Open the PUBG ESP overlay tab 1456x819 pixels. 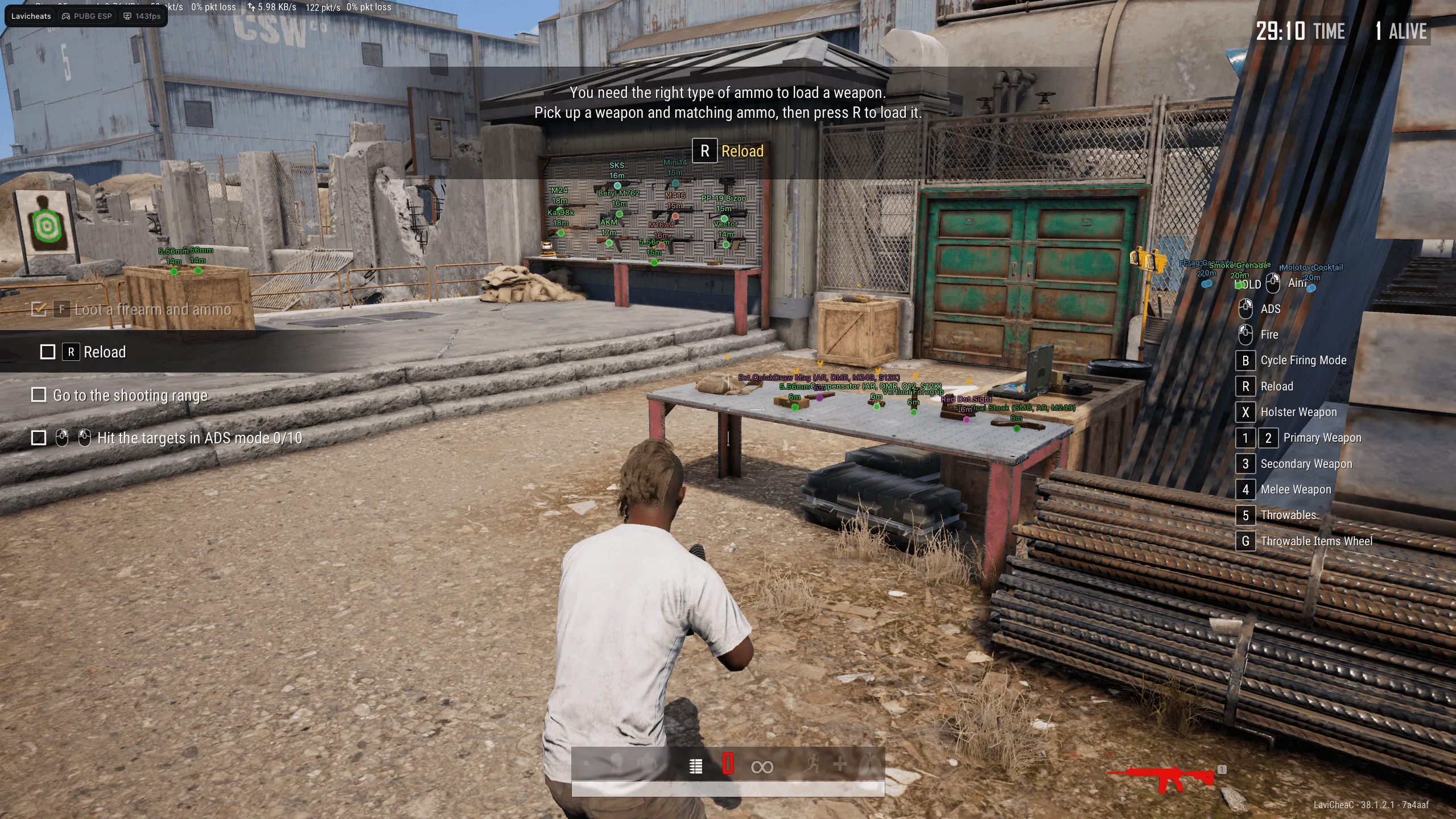pos(86,16)
